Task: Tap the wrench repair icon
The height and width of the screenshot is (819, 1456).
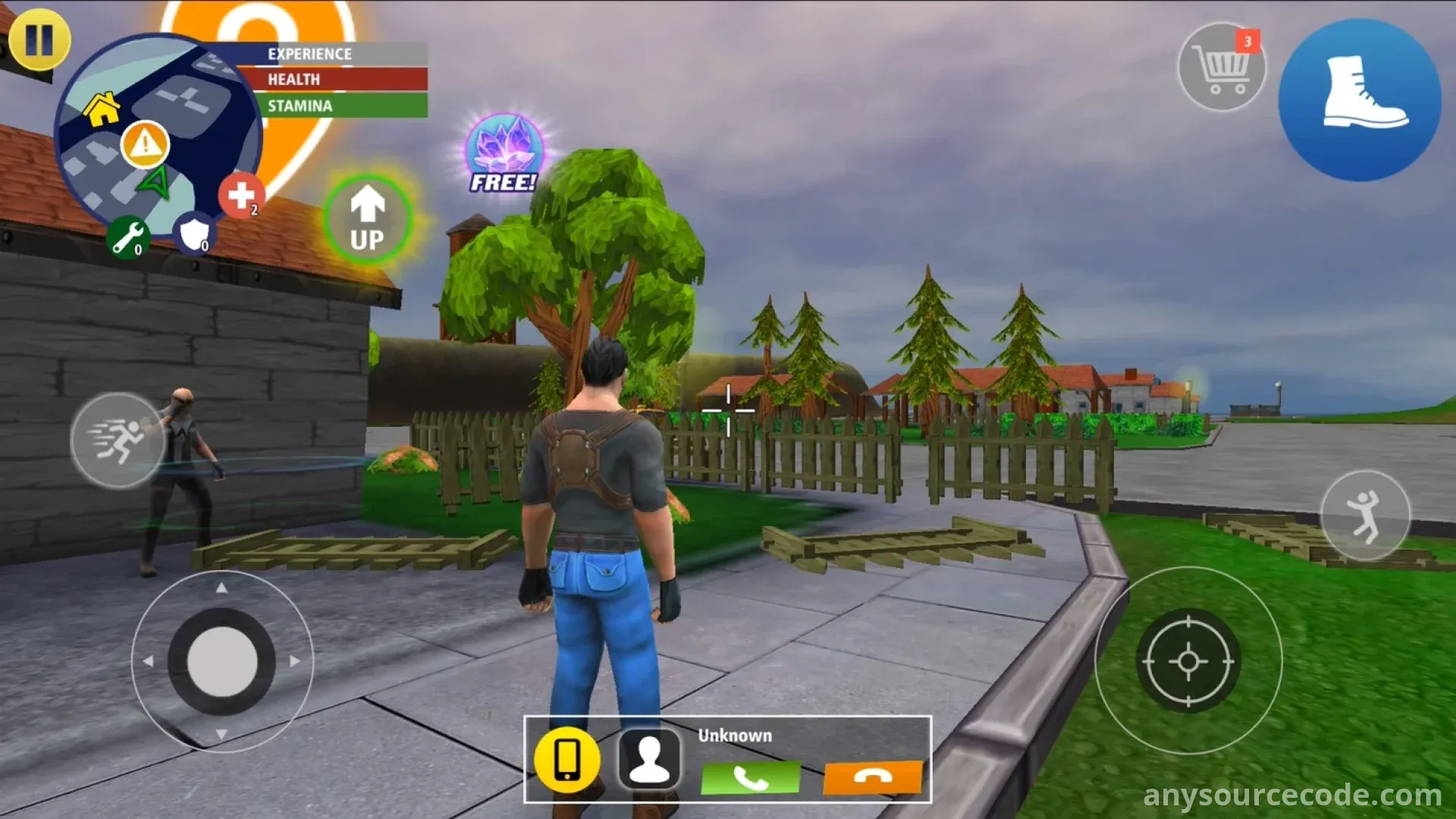Action: tap(127, 237)
